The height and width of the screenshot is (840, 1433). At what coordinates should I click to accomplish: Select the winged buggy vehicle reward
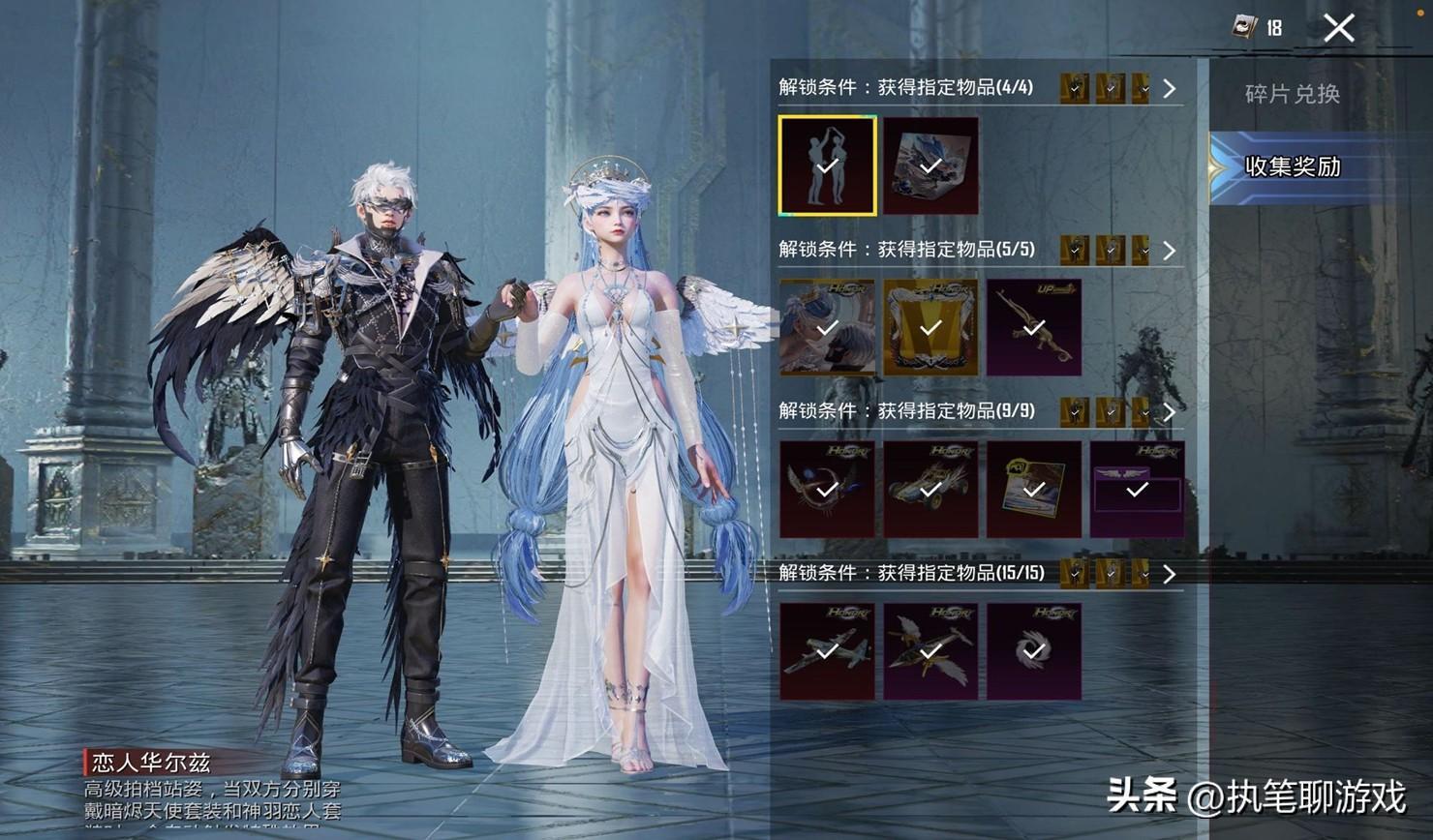(x=930, y=490)
